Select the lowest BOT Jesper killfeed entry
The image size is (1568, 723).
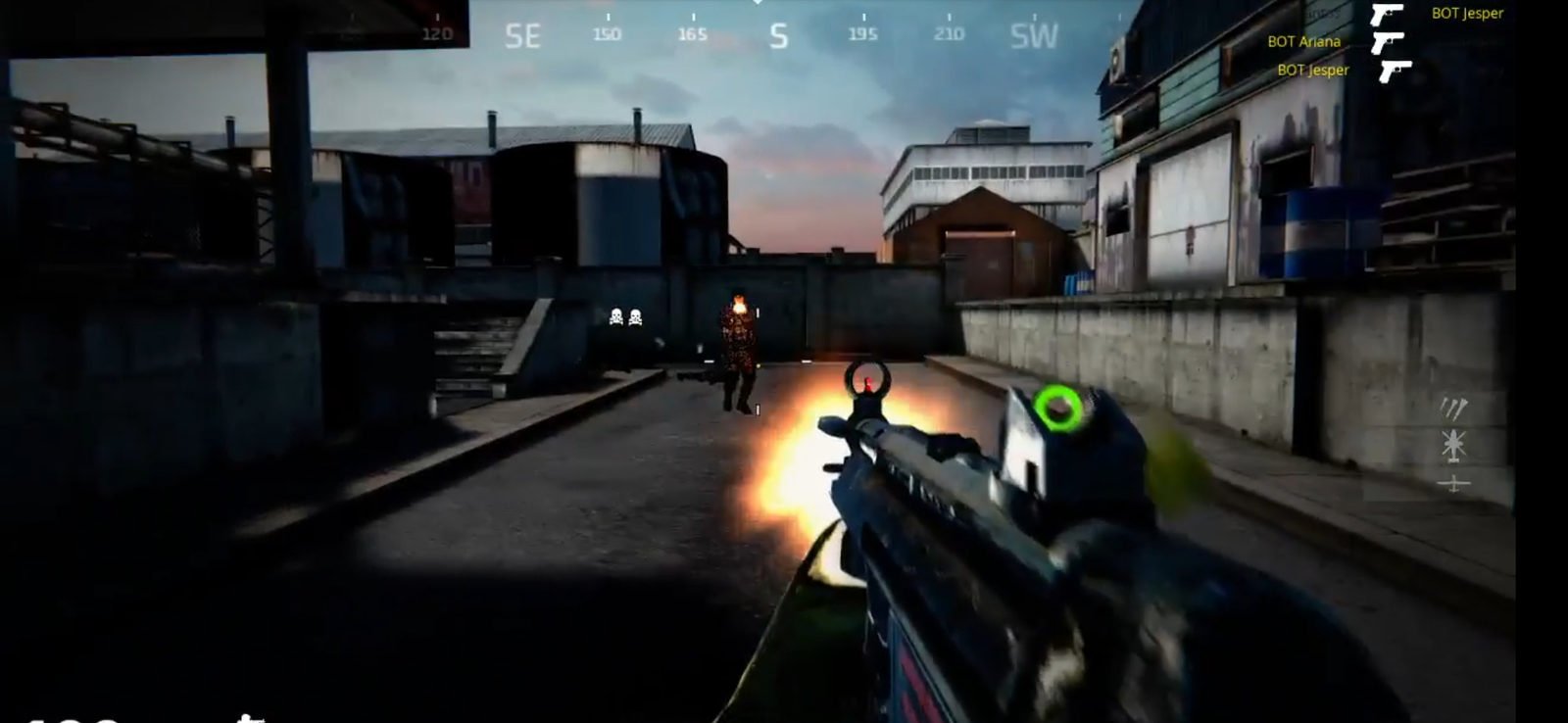[1313, 70]
